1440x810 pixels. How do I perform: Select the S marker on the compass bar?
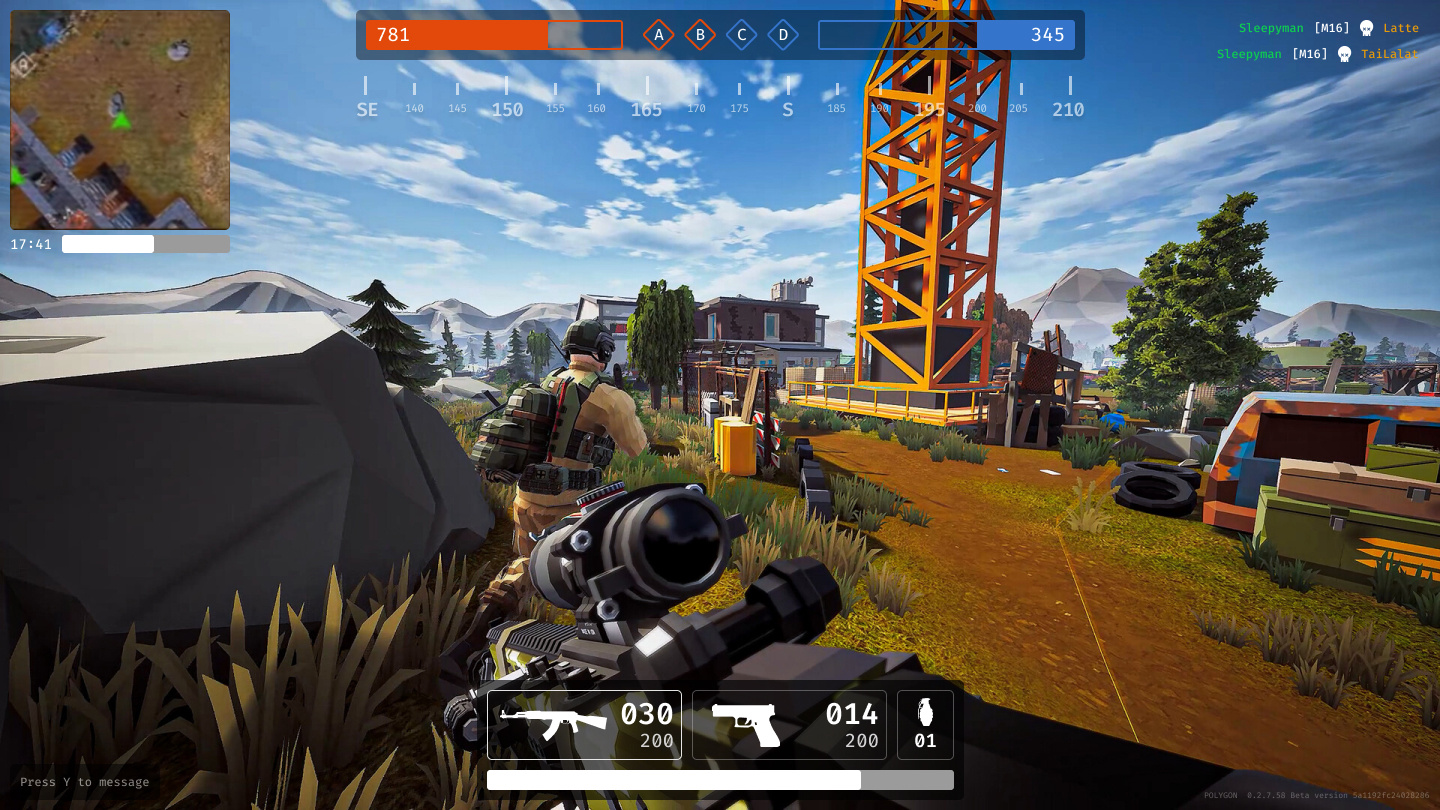point(787,108)
